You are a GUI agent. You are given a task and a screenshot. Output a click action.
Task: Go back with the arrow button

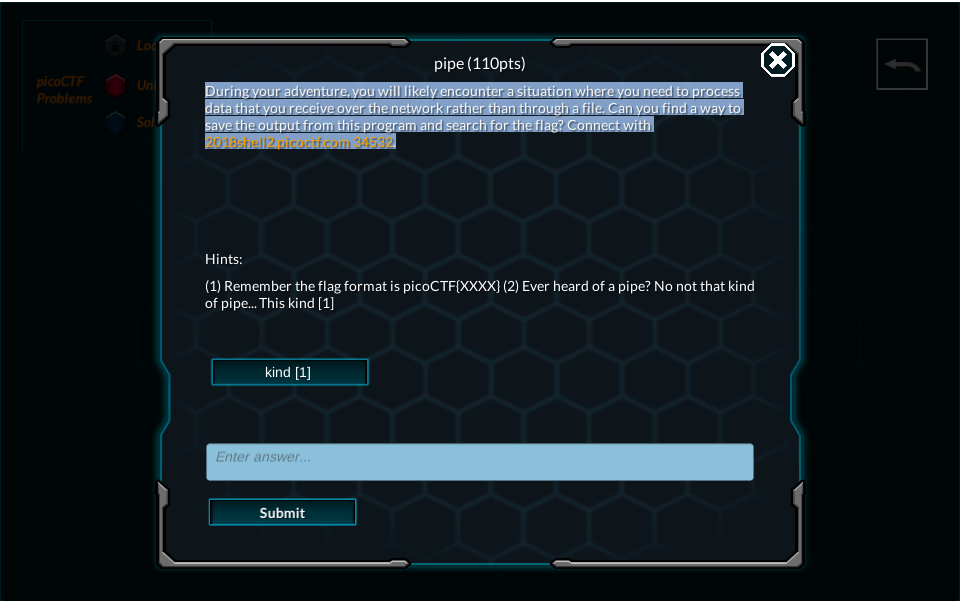902,65
